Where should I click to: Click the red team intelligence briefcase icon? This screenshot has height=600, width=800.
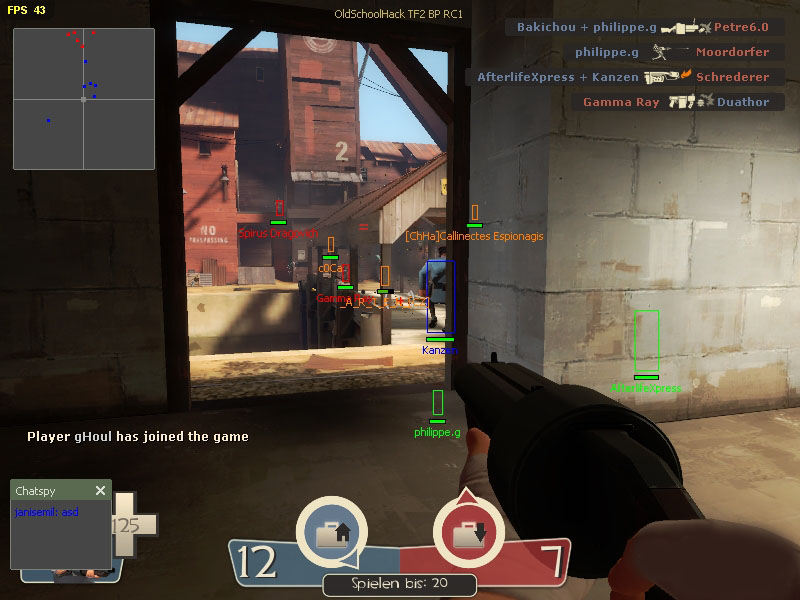(467, 534)
